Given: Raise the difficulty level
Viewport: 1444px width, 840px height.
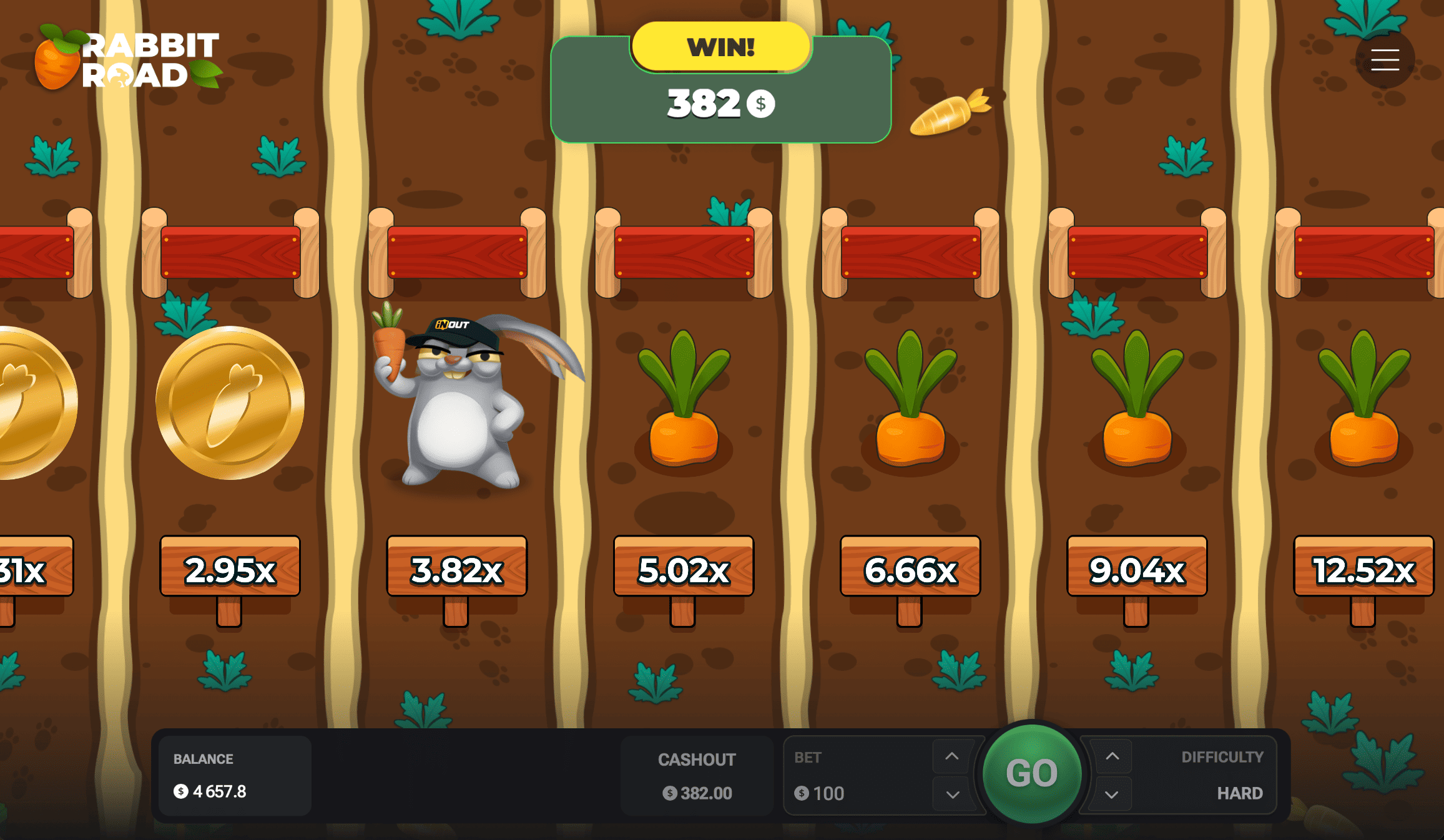Looking at the screenshot, I should (x=1112, y=756).
